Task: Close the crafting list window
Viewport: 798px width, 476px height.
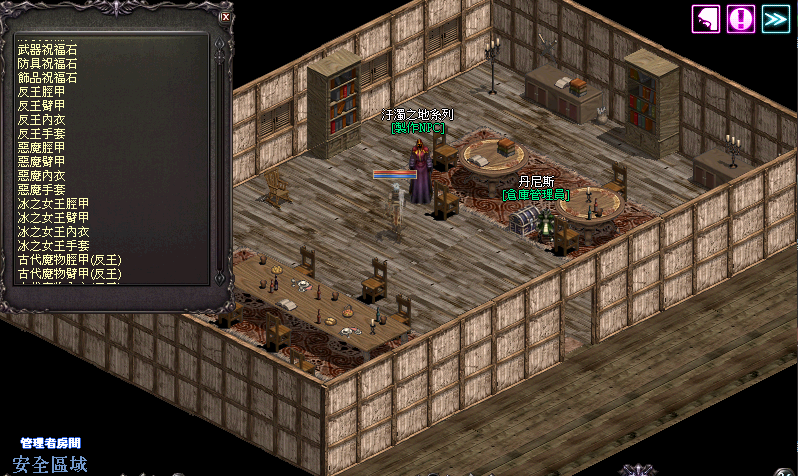Action: pos(225,17)
